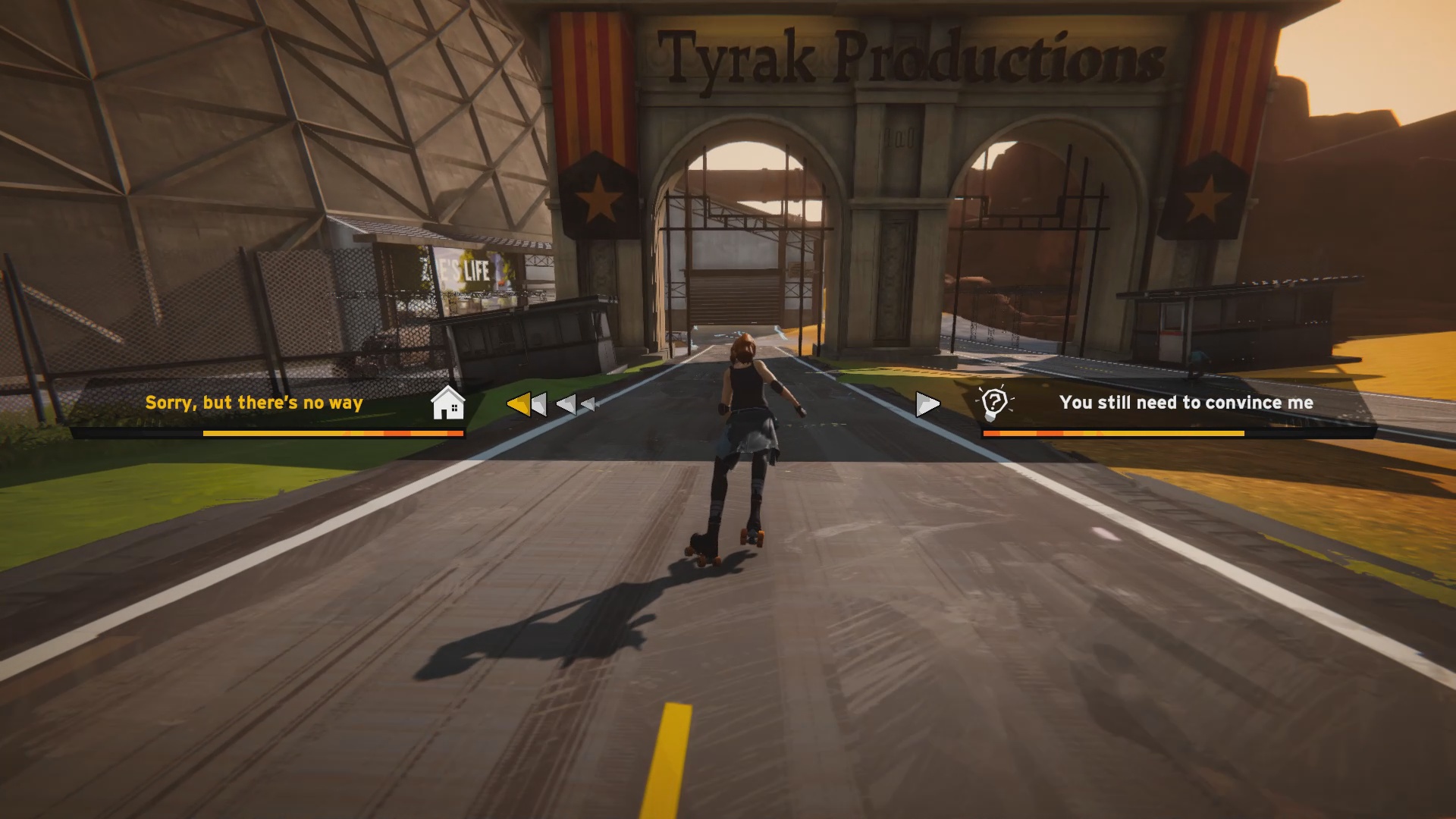Choose "Sorry, but there's no way" reply
Screen dimensions: 1456x819
pyautogui.click(x=254, y=403)
